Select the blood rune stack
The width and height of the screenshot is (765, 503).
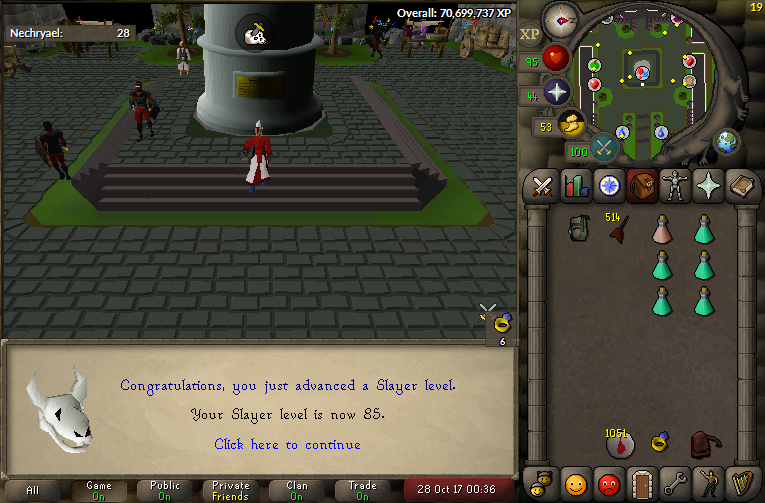(619, 444)
